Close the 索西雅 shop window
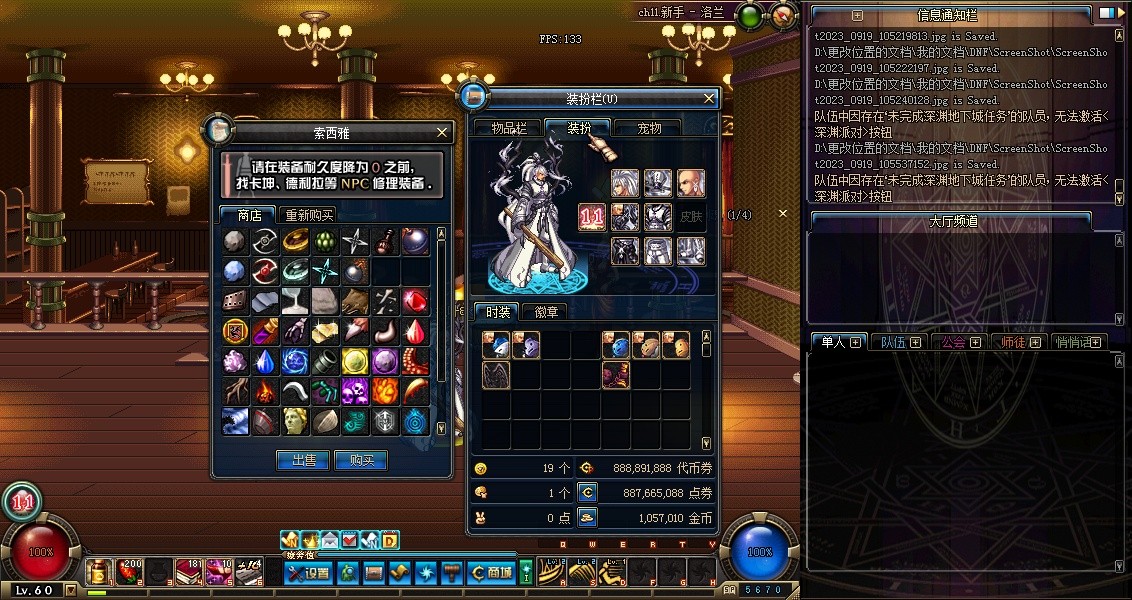Image resolution: width=1132 pixels, height=600 pixels. [443, 132]
